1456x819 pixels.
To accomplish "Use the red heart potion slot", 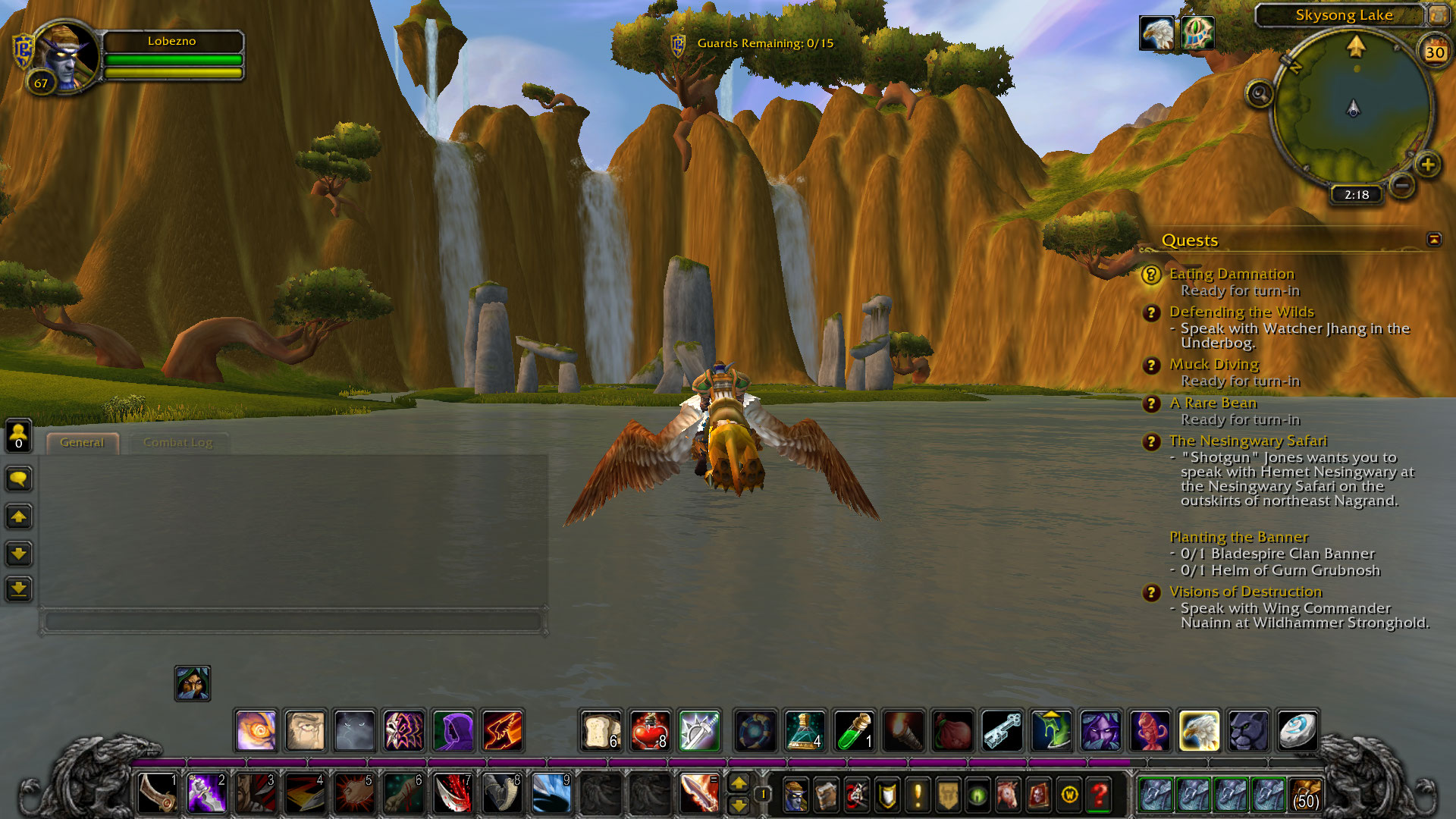I will pyautogui.click(x=650, y=731).
